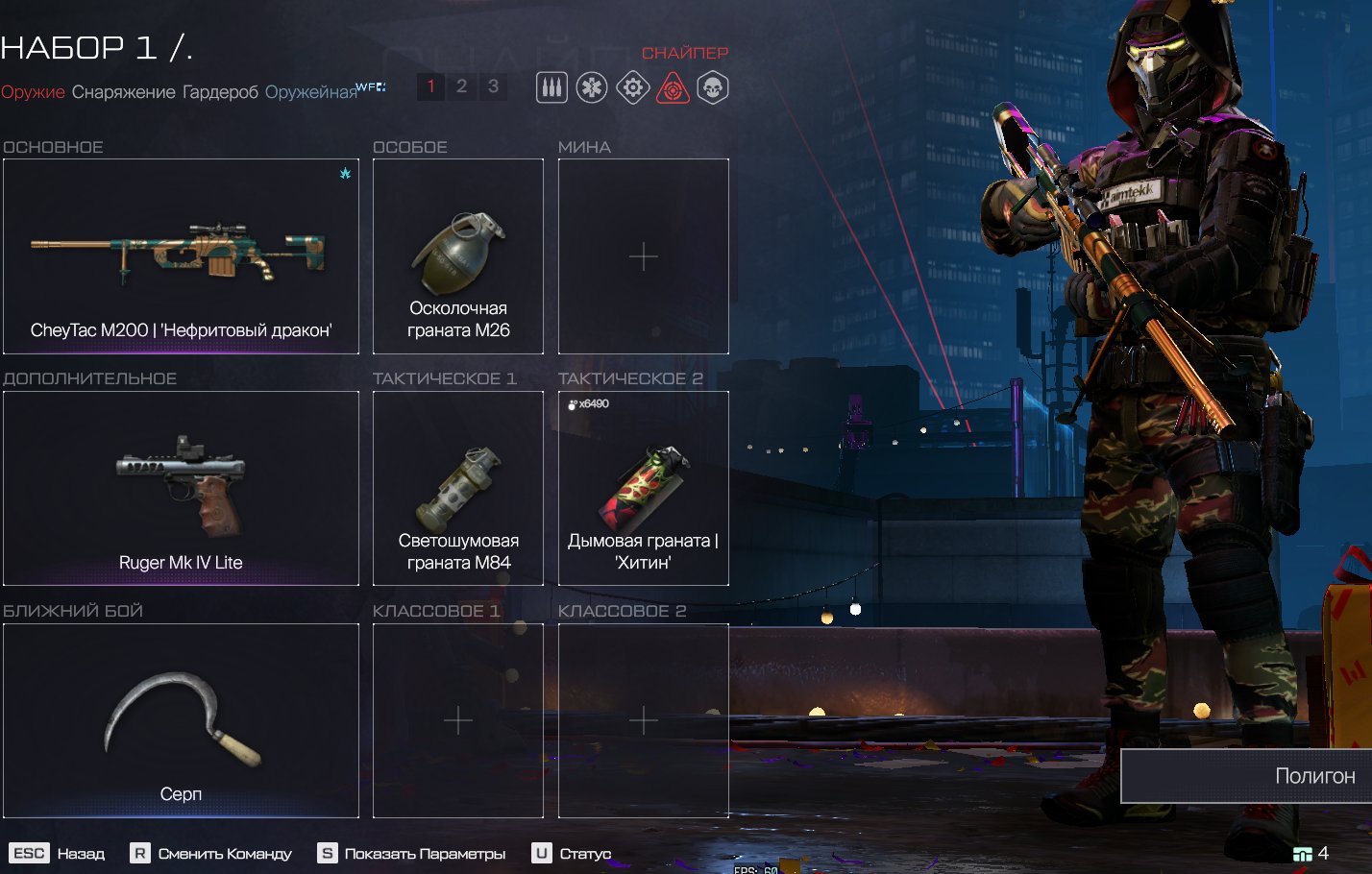Image resolution: width=1372 pixels, height=874 pixels.
Task: Choose the Светошумовая граната M84 slot
Action: pyautogui.click(x=458, y=488)
